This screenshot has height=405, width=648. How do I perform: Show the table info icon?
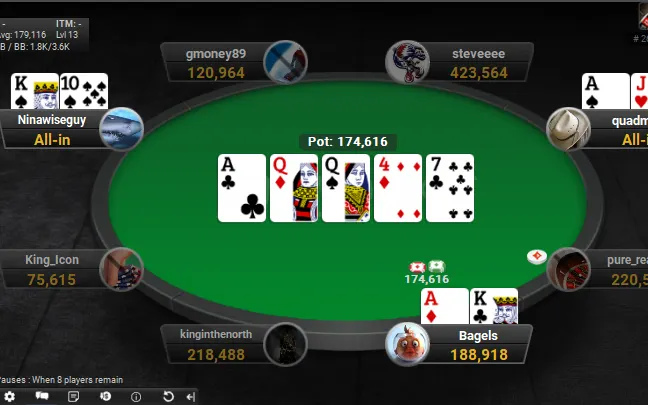(136, 396)
